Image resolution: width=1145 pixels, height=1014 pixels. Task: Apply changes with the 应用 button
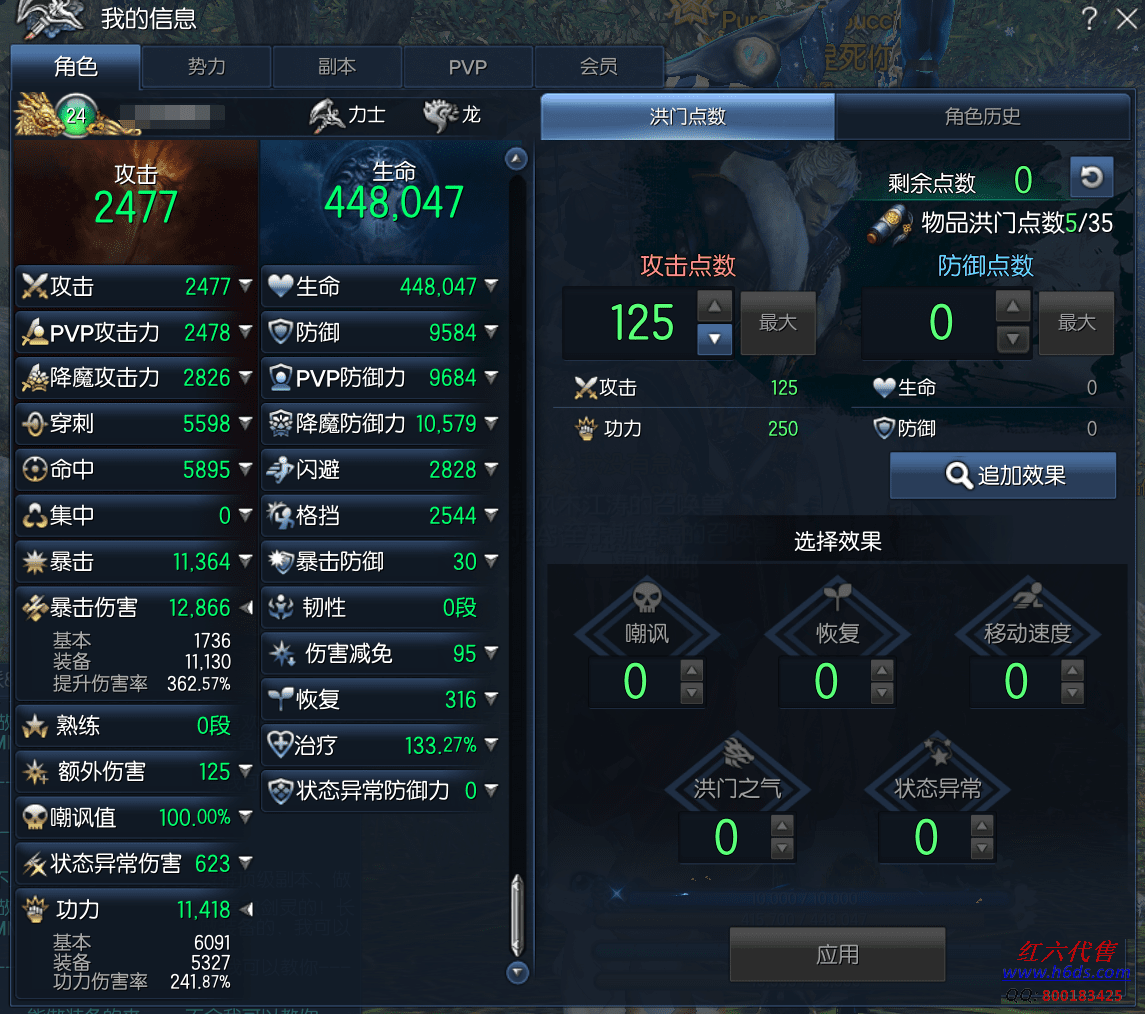pos(837,954)
